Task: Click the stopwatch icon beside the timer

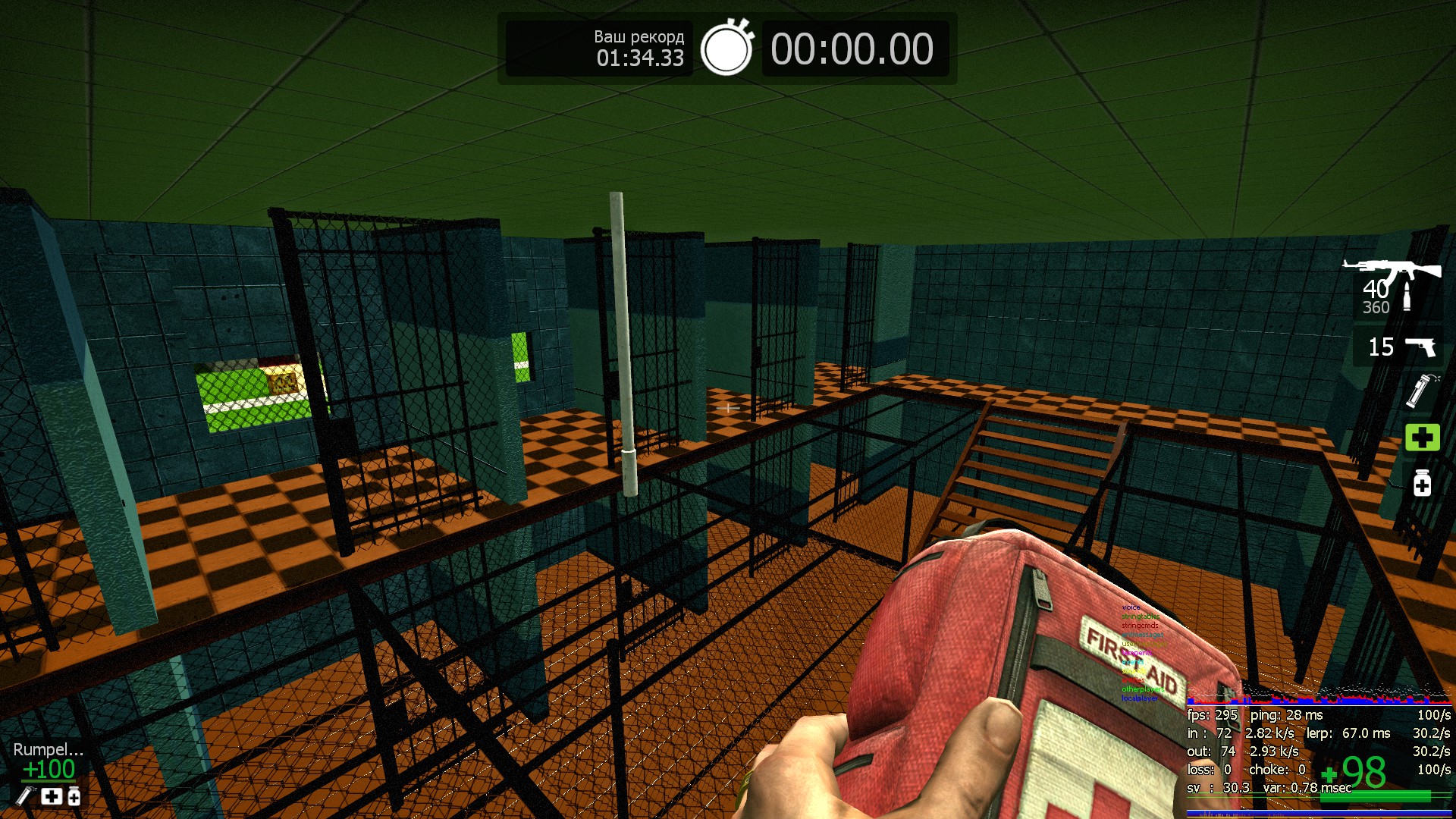Action: click(726, 49)
